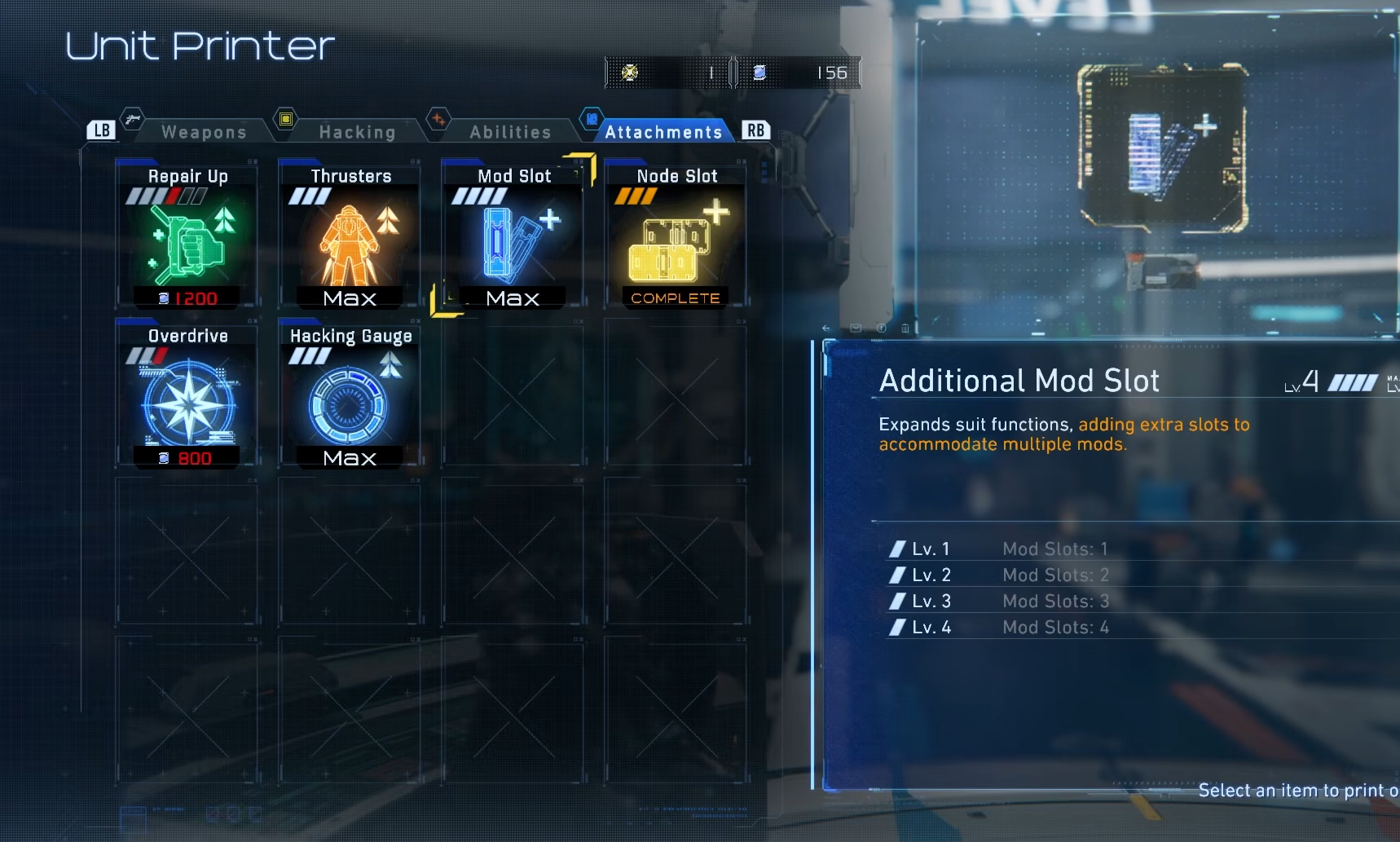The height and width of the screenshot is (842, 1400).
Task: Select the Attachments tab
Action: 663,132
